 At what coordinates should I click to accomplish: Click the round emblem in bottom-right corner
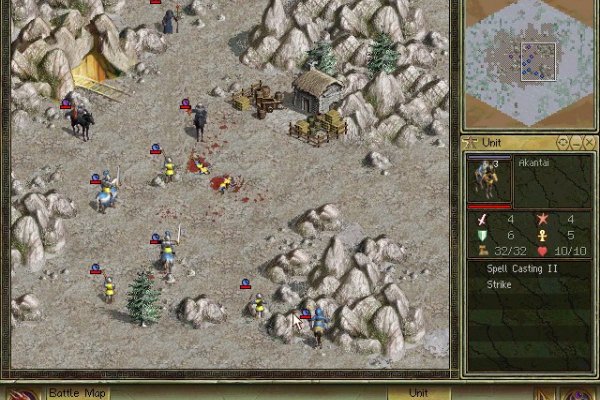pyautogui.click(x=578, y=393)
